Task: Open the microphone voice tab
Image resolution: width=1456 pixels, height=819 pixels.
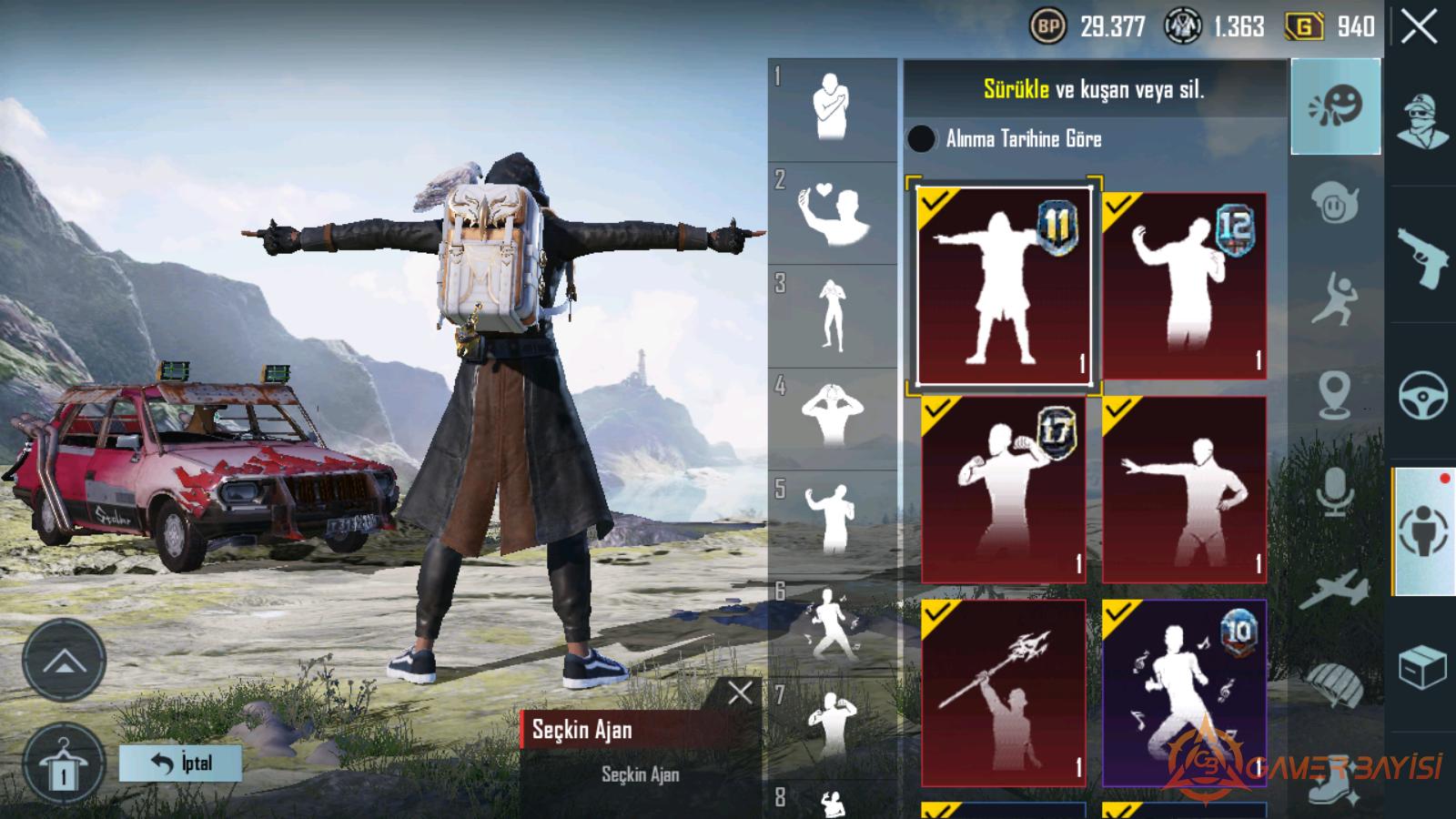Action: click(x=1335, y=491)
